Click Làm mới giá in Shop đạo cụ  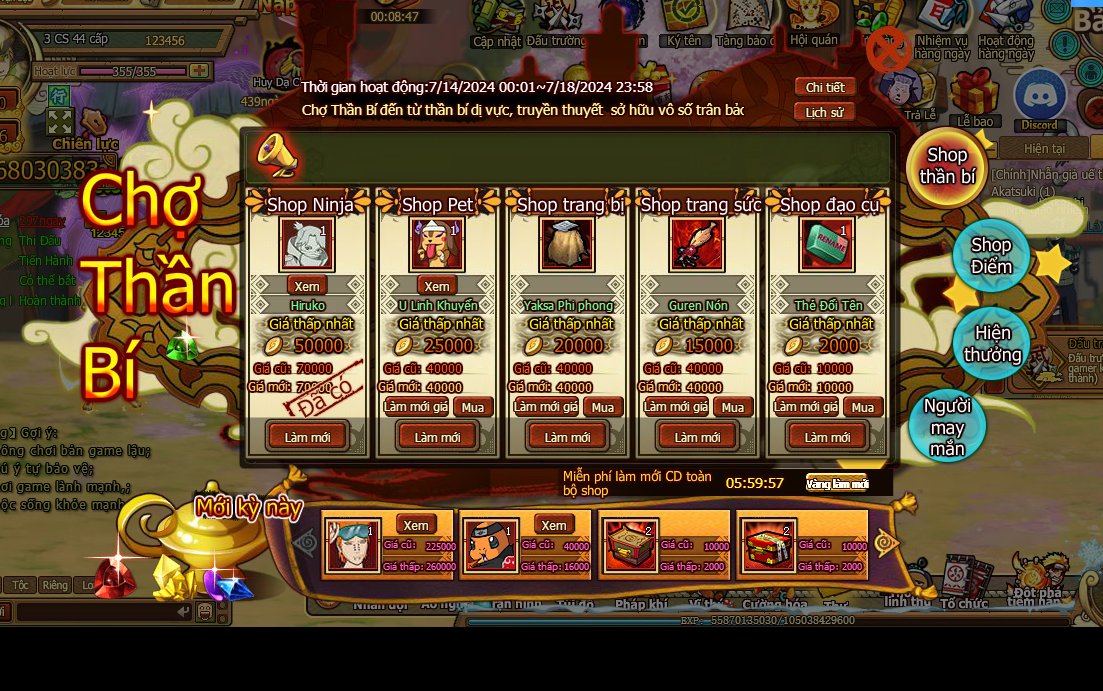(x=806, y=407)
